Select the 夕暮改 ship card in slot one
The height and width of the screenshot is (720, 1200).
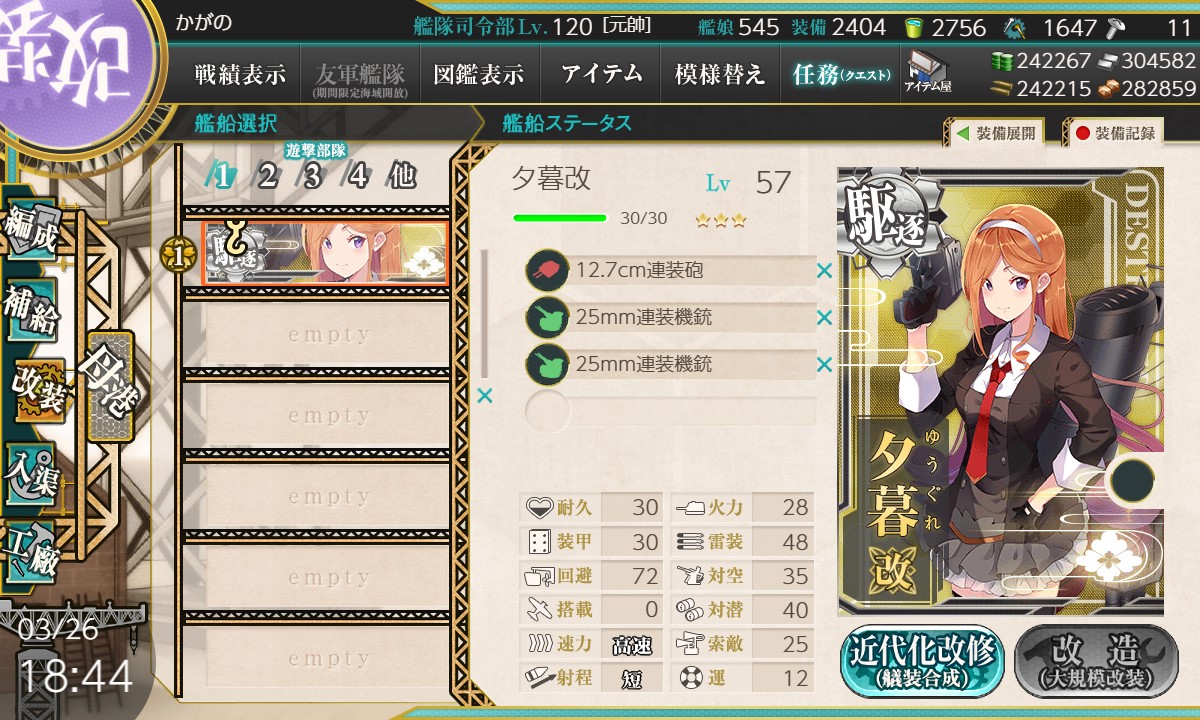324,254
